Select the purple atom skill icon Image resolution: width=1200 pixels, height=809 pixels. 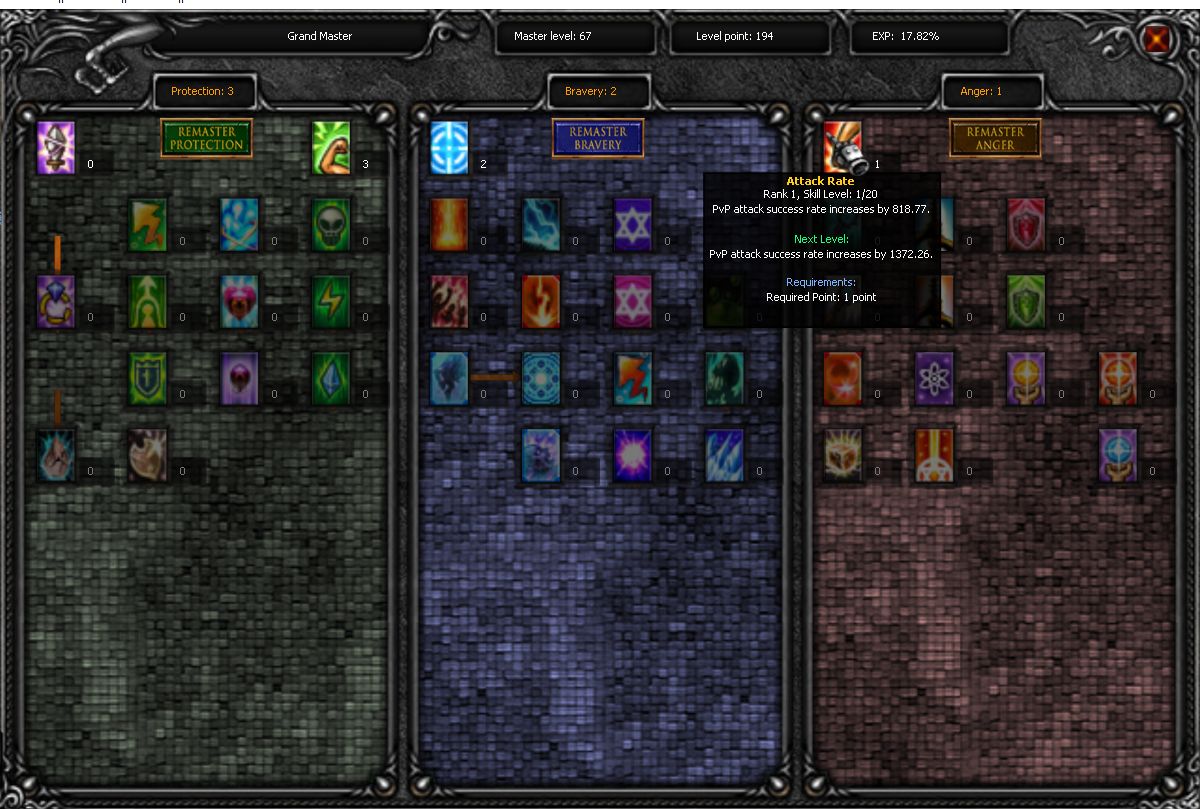coord(934,378)
